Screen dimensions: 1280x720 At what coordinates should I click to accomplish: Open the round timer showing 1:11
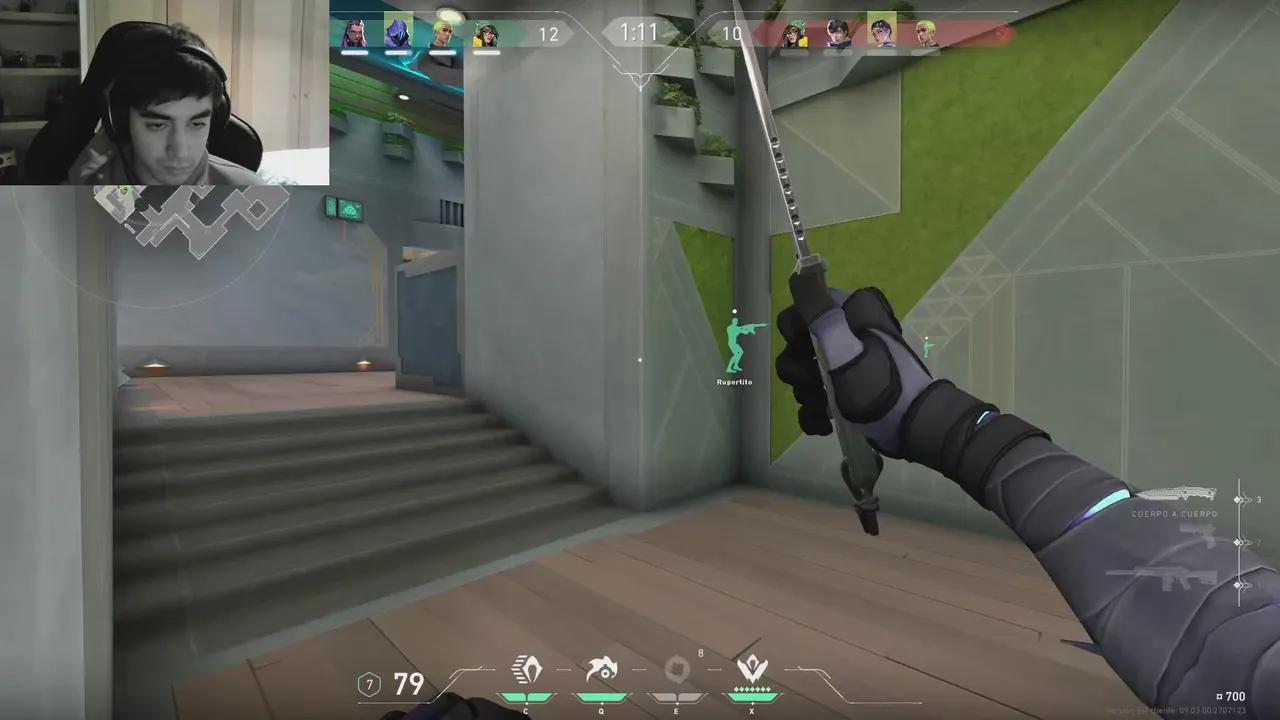pyautogui.click(x=640, y=32)
